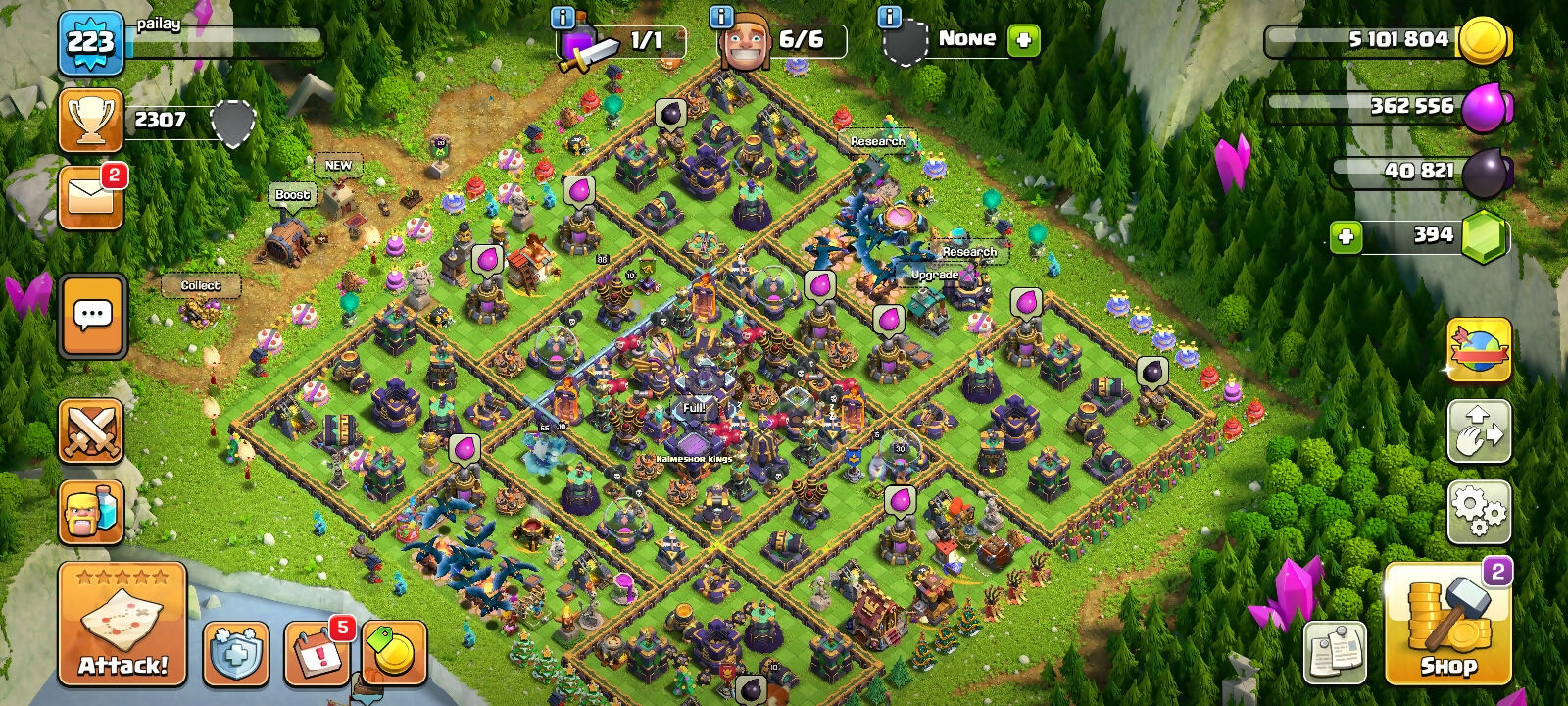Screen dimensions: 1568x706
Task: Click the builder 6/6 info icon
Action: [721, 17]
